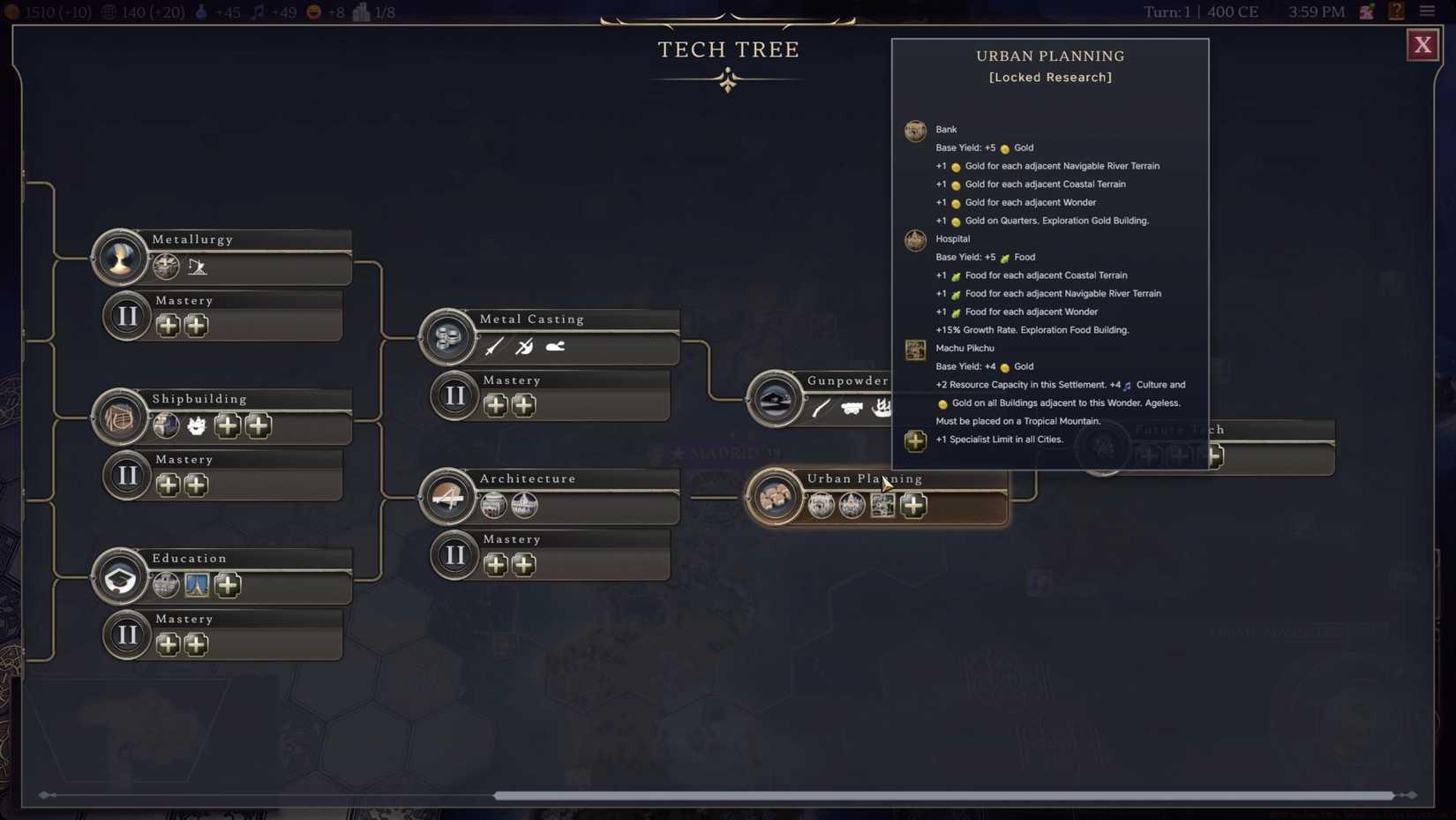1456x820 pixels.
Task: Open the hamburger menu at top right
Action: (x=1427, y=11)
